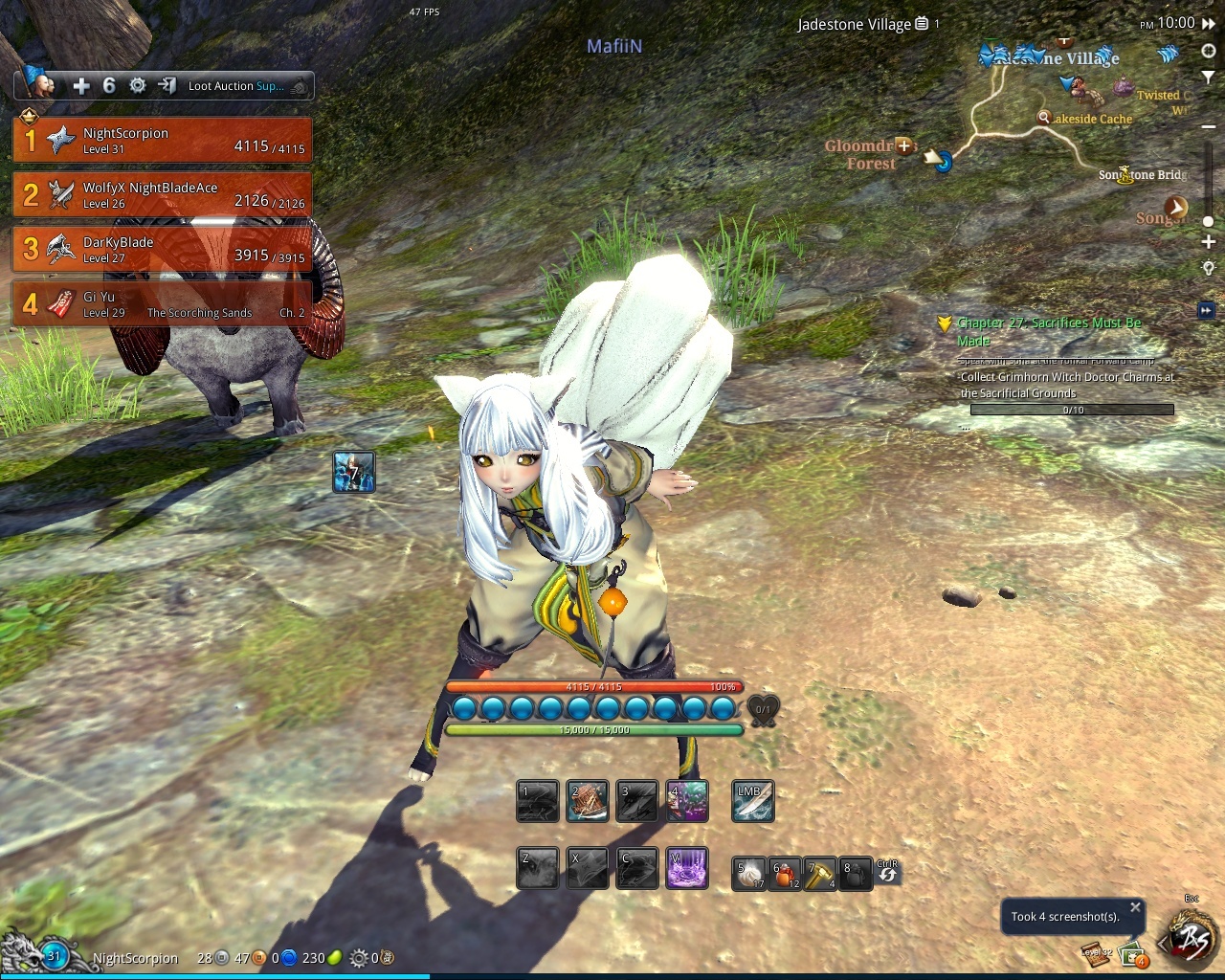The height and width of the screenshot is (980, 1225).
Task: Select NightScorpion's party frame
Action: [163, 141]
